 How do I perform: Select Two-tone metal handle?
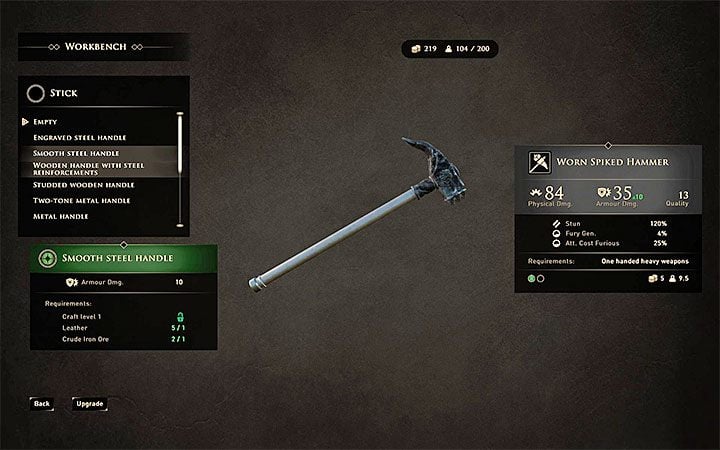pos(81,201)
